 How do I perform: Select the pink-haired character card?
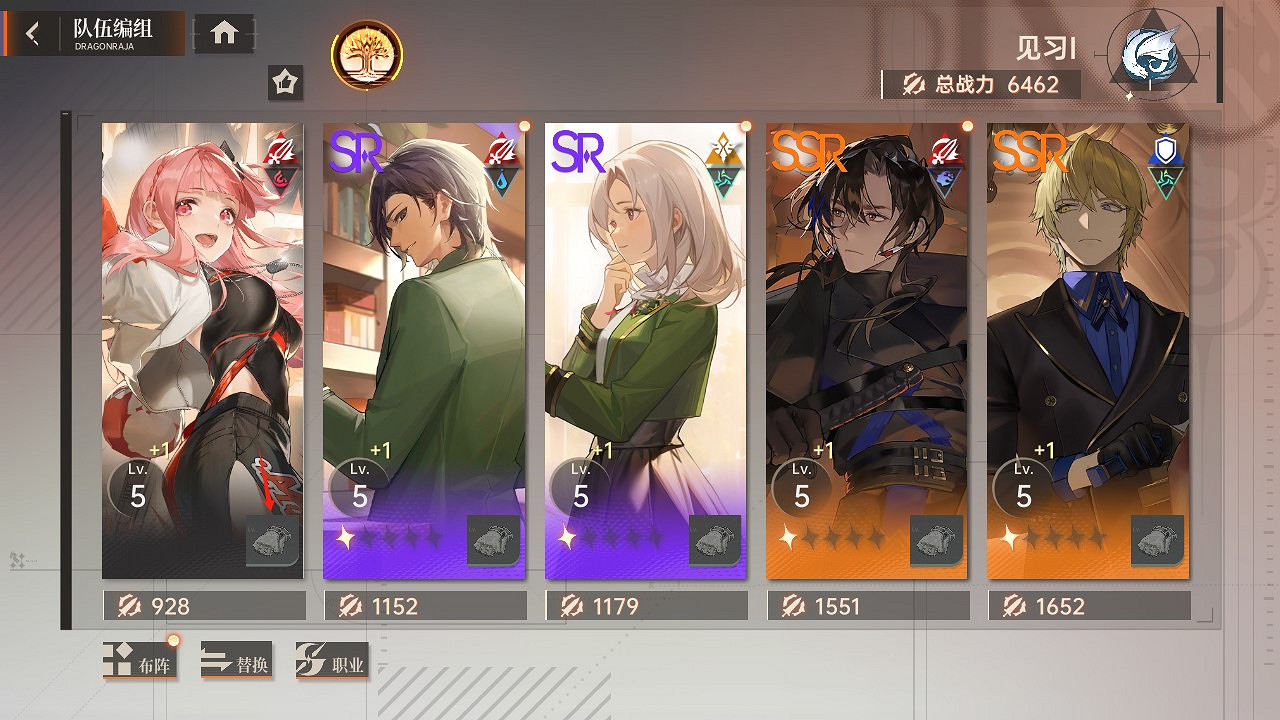pos(202,350)
